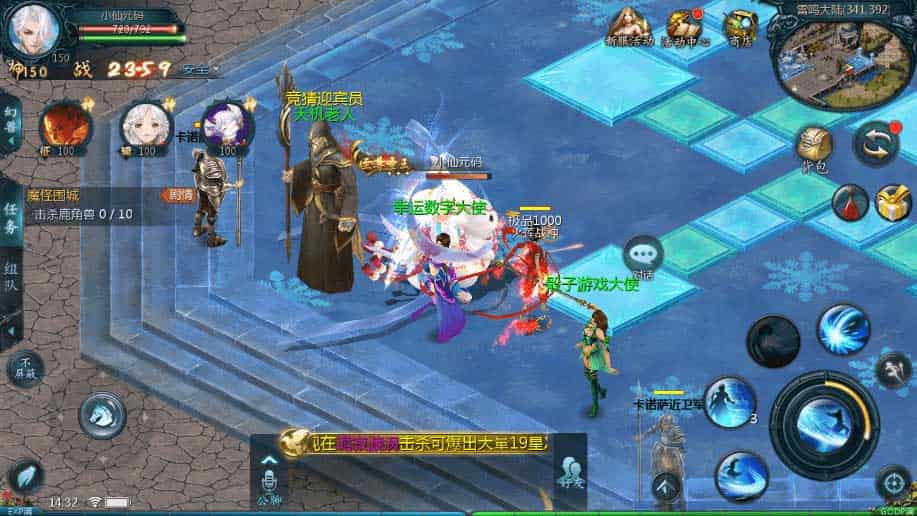Open the 新服活动 new server event

pyautogui.click(x=629, y=26)
